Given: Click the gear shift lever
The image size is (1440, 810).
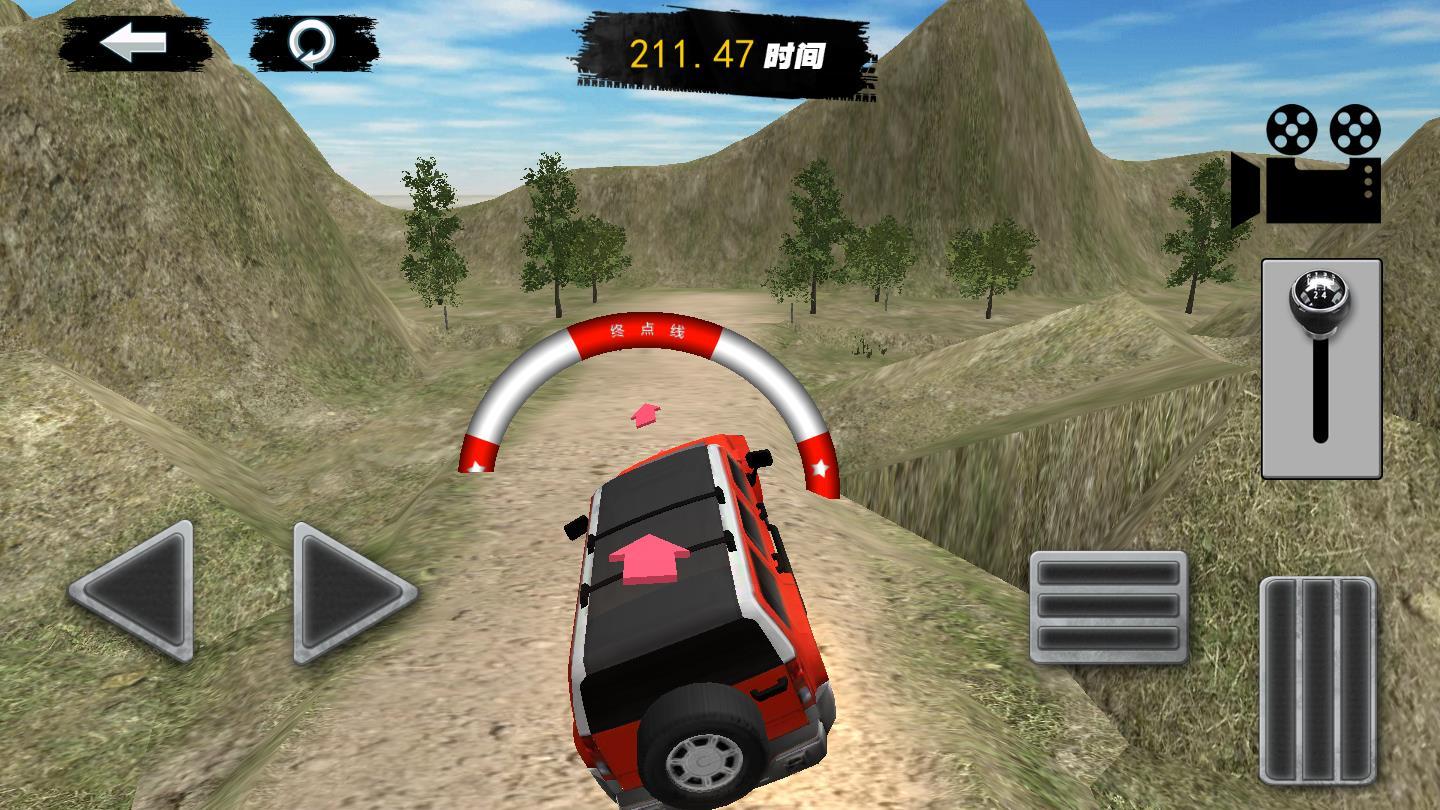Looking at the screenshot, I should tap(1320, 366).
